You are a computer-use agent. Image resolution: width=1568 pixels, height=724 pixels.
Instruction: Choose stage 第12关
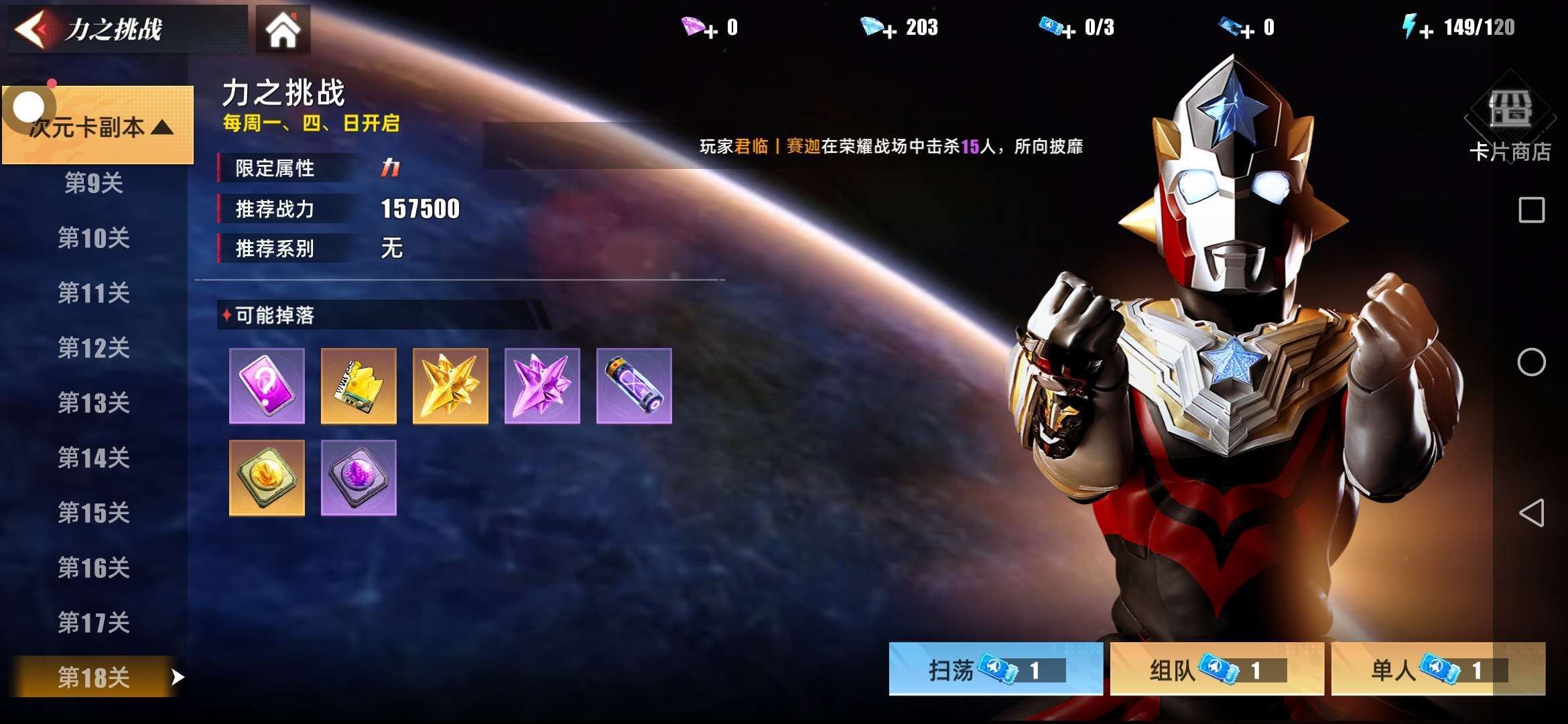click(x=94, y=348)
